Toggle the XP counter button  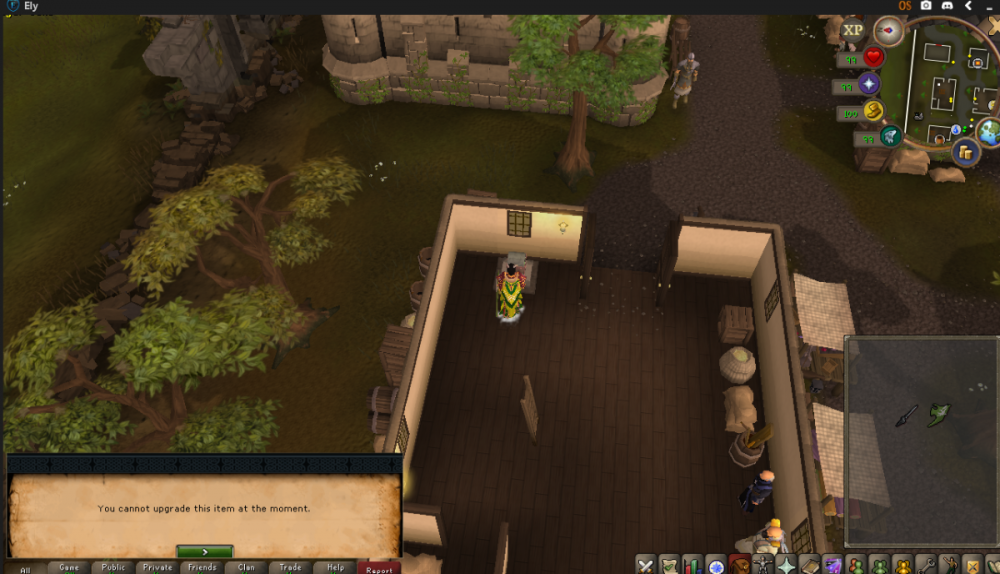[853, 30]
